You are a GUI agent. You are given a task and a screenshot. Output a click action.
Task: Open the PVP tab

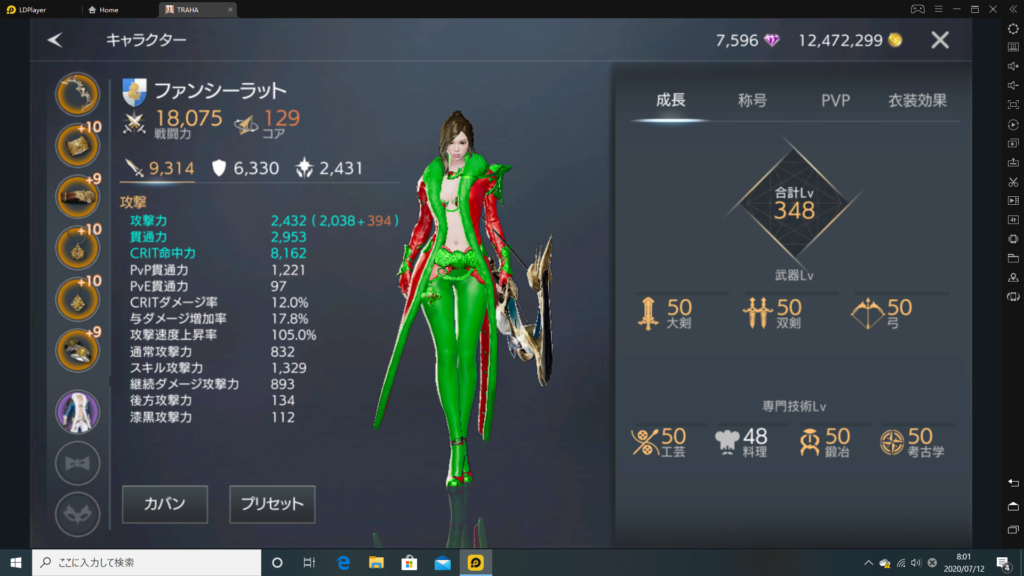(x=835, y=100)
